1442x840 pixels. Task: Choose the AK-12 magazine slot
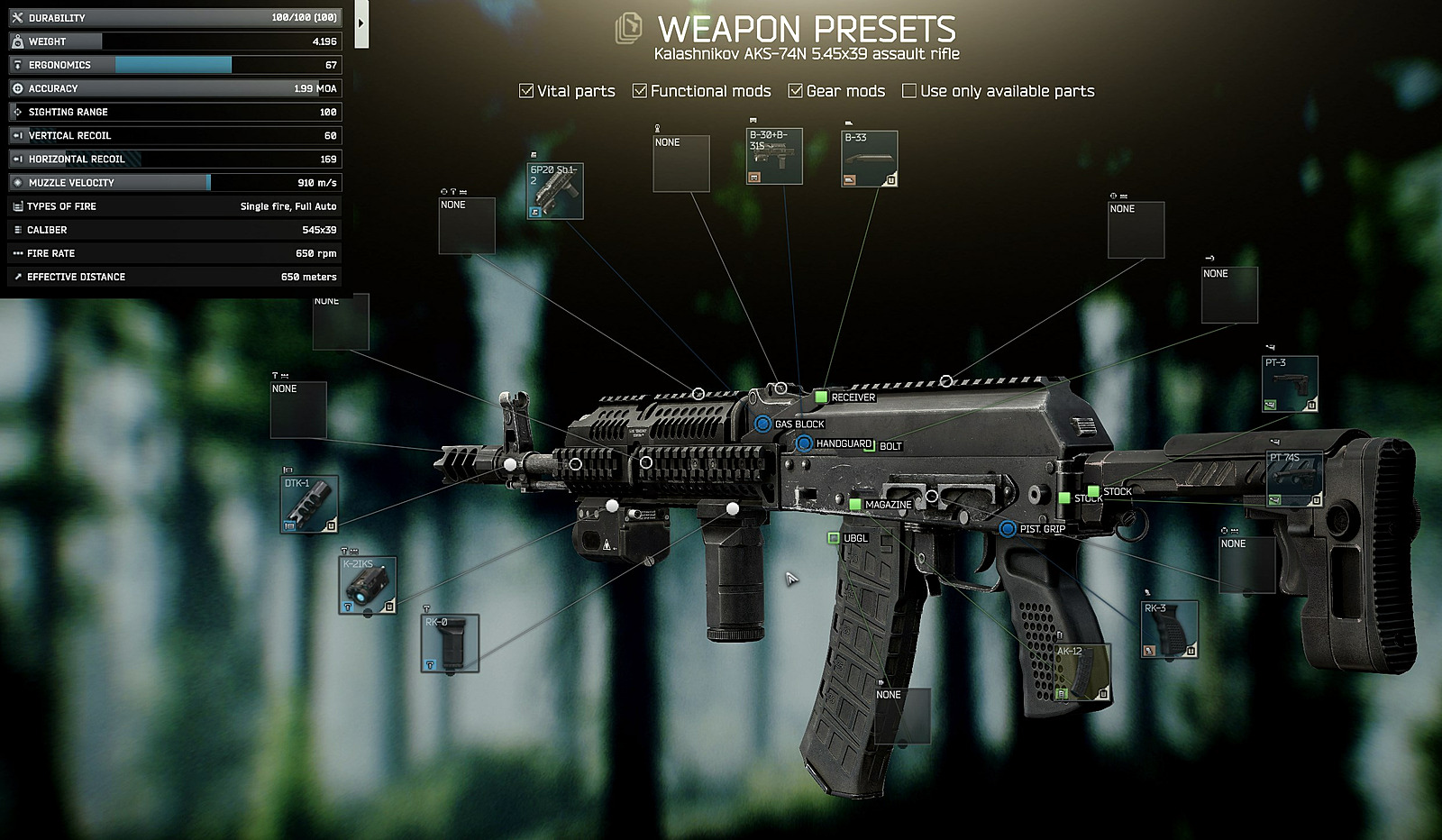pyautogui.click(x=1082, y=672)
